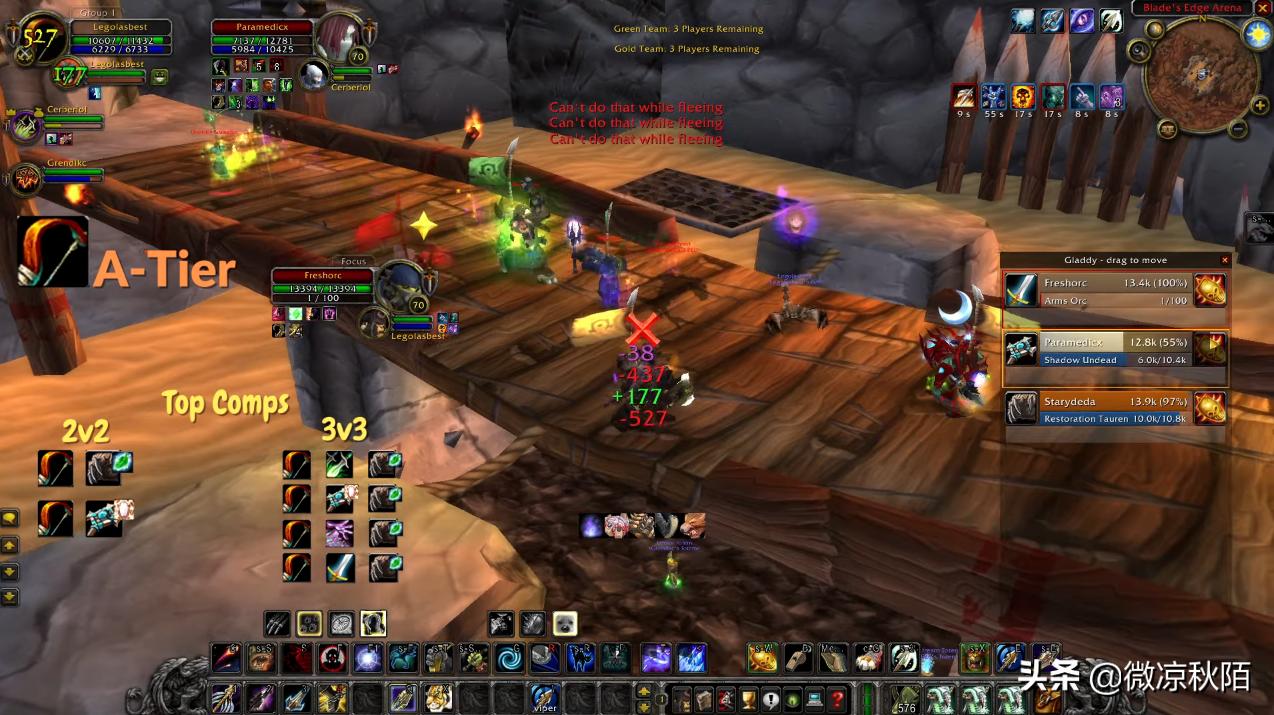Open the red question mark help menu
1274x715 pixels.
pos(838,698)
